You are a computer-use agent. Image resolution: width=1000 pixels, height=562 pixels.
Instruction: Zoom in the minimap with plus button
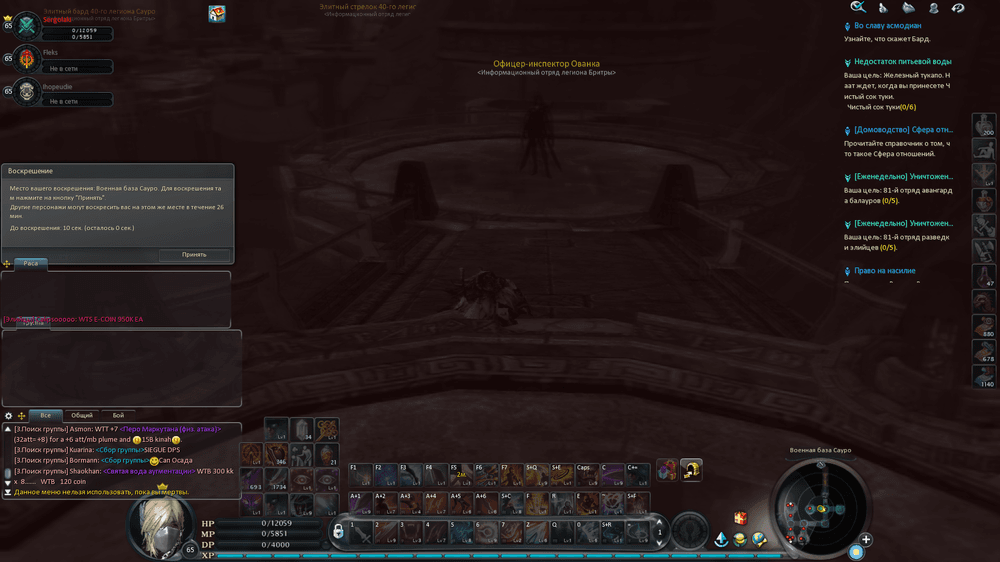[866, 540]
